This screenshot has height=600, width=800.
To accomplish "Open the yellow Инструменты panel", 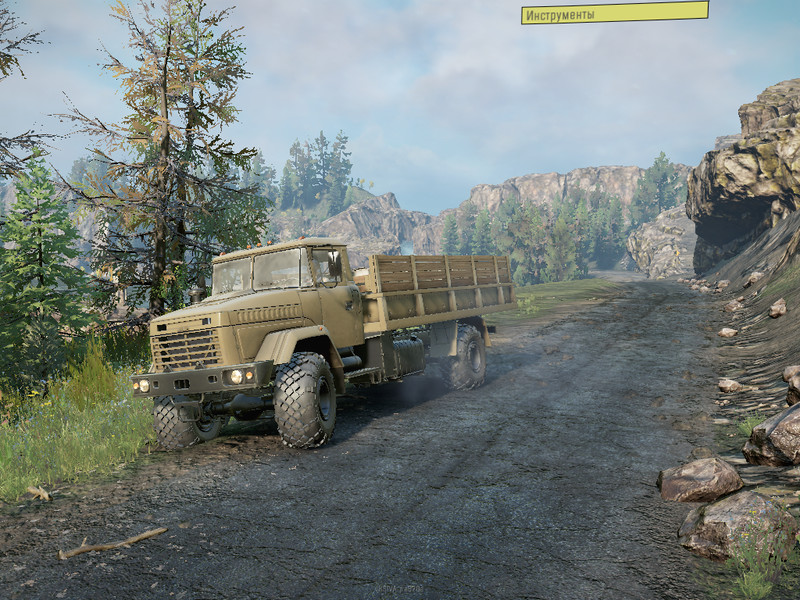I will tap(614, 13).
